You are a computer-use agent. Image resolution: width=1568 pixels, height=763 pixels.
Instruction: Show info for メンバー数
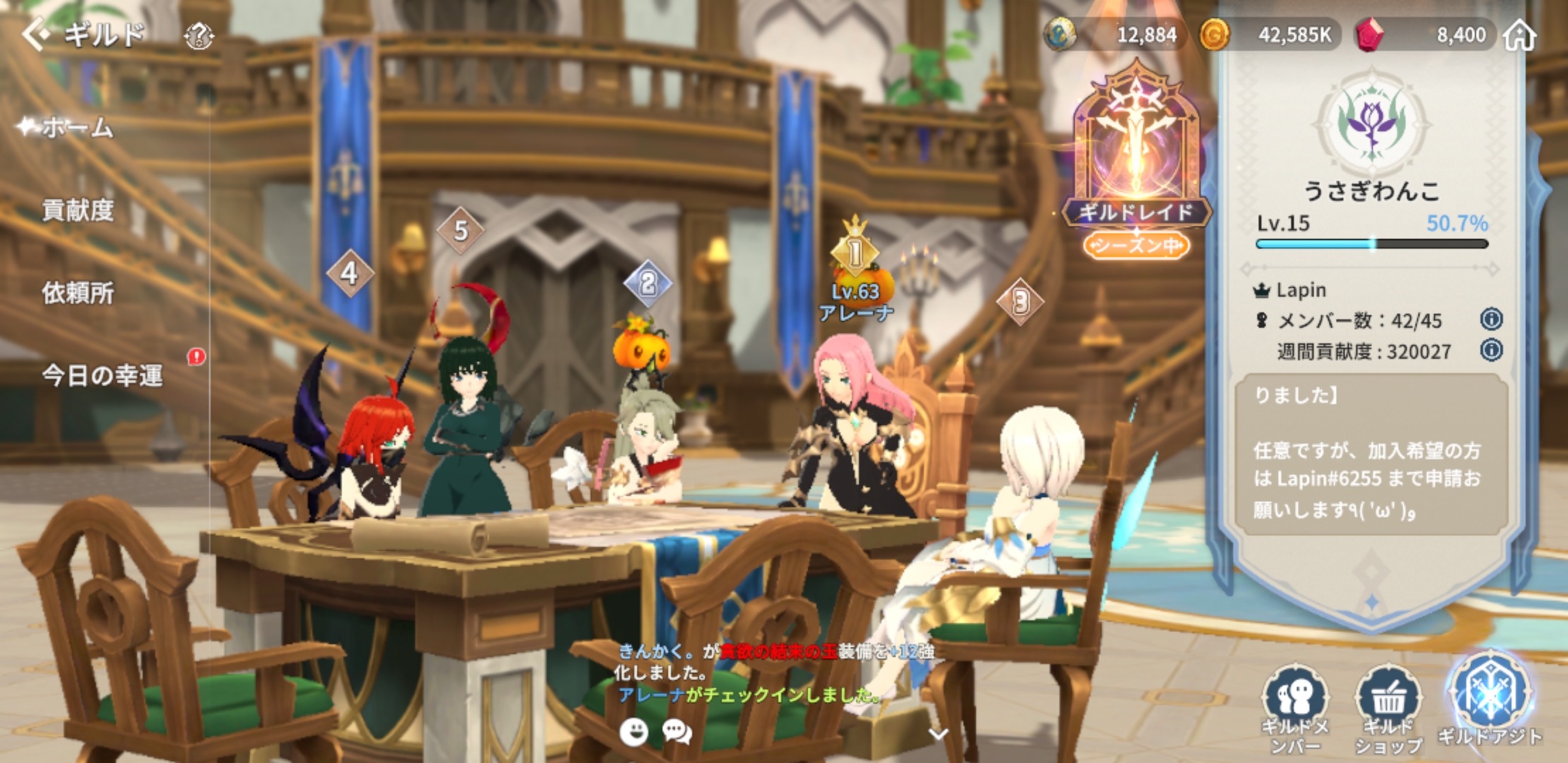(x=1491, y=319)
